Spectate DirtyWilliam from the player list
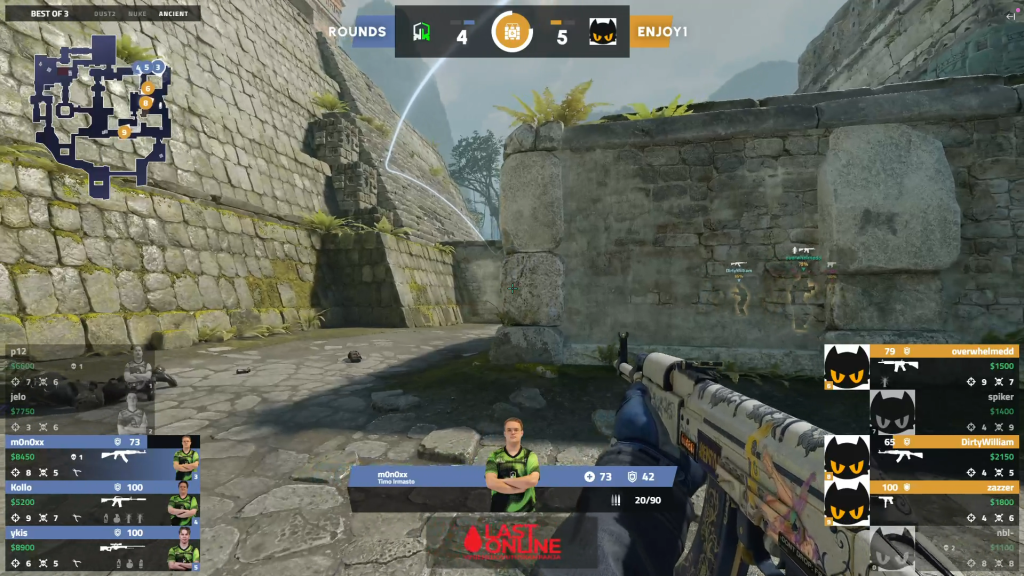Screen dimensions: 1024x576 point(920,457)
